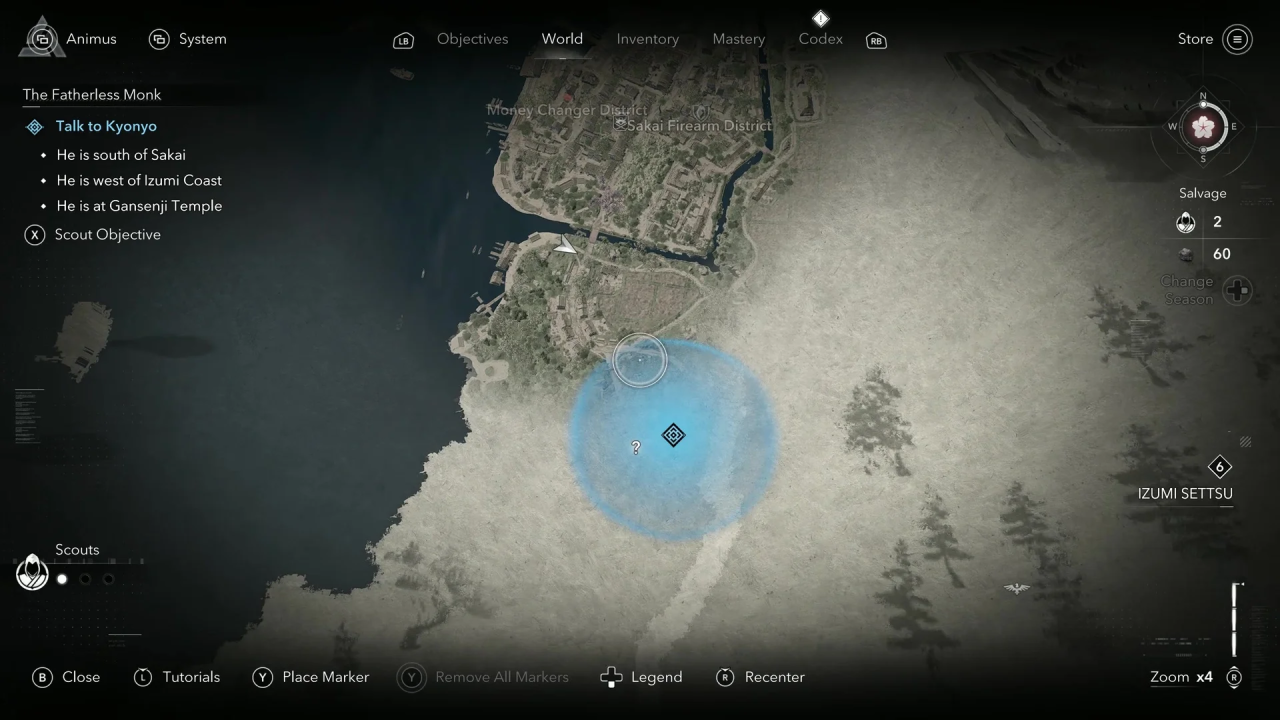Select the winged viewpoint map icon
1280x720 pixels.
tap(1016, 589)
